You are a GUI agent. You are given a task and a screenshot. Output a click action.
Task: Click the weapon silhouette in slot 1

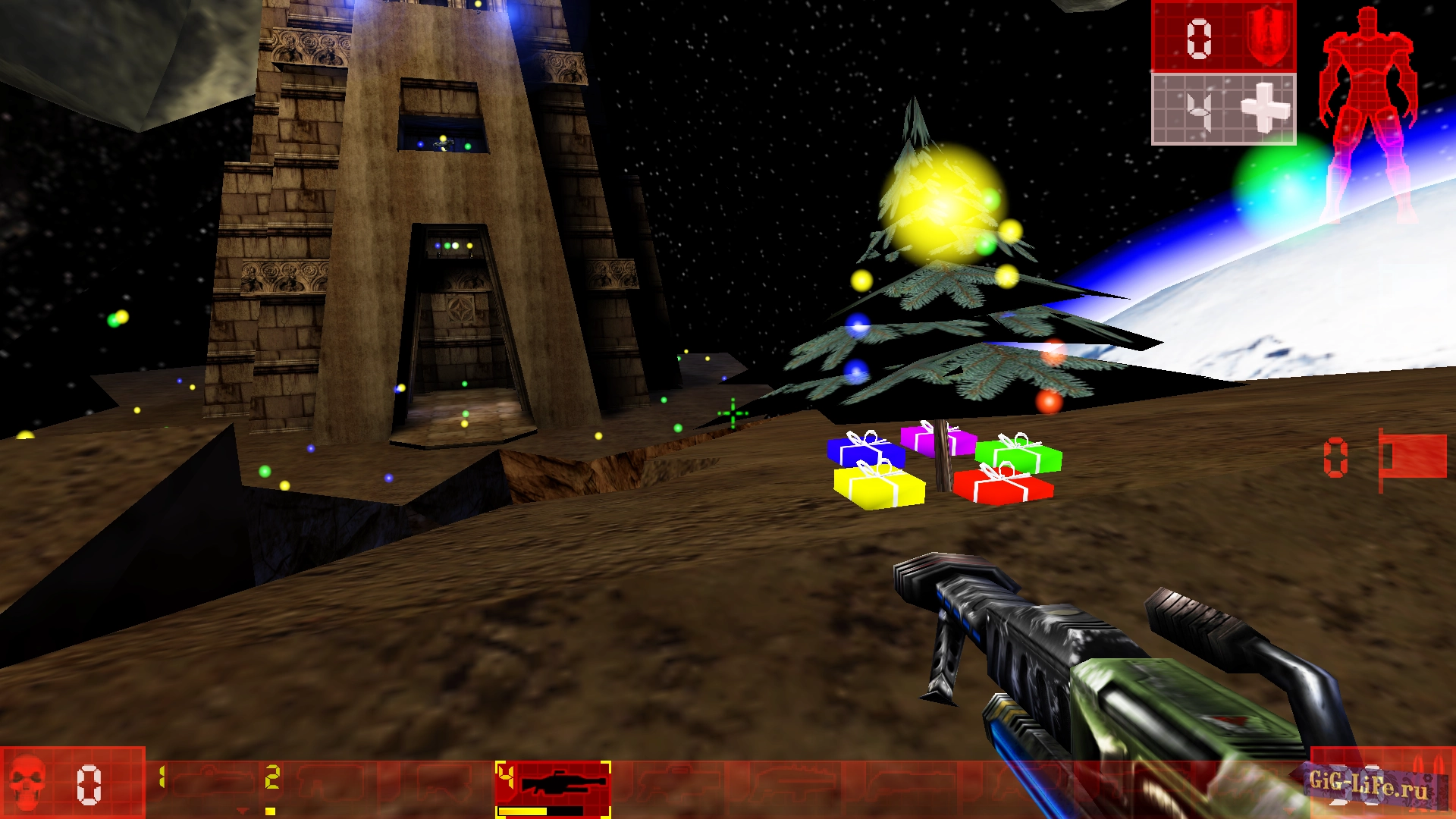click(212, 781)
